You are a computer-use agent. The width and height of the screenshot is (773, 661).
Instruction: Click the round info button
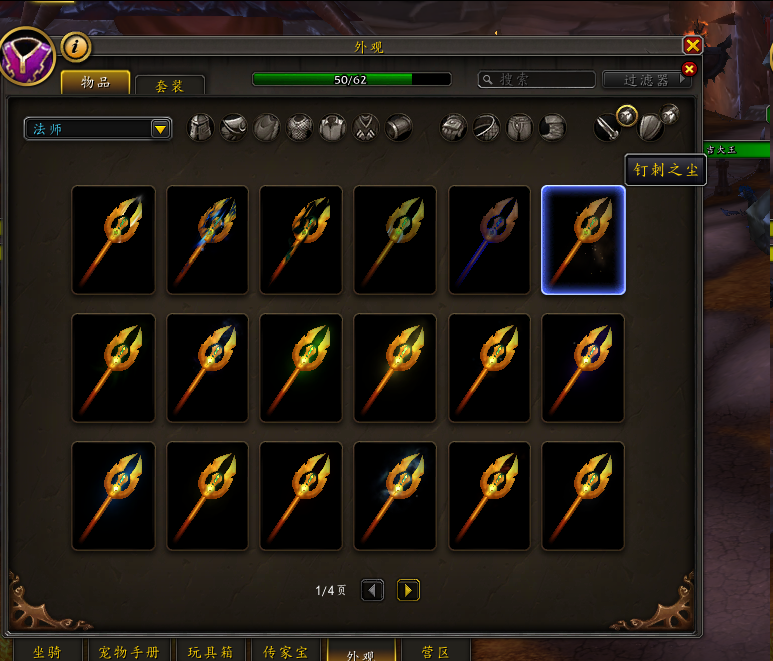coord(76,46)
